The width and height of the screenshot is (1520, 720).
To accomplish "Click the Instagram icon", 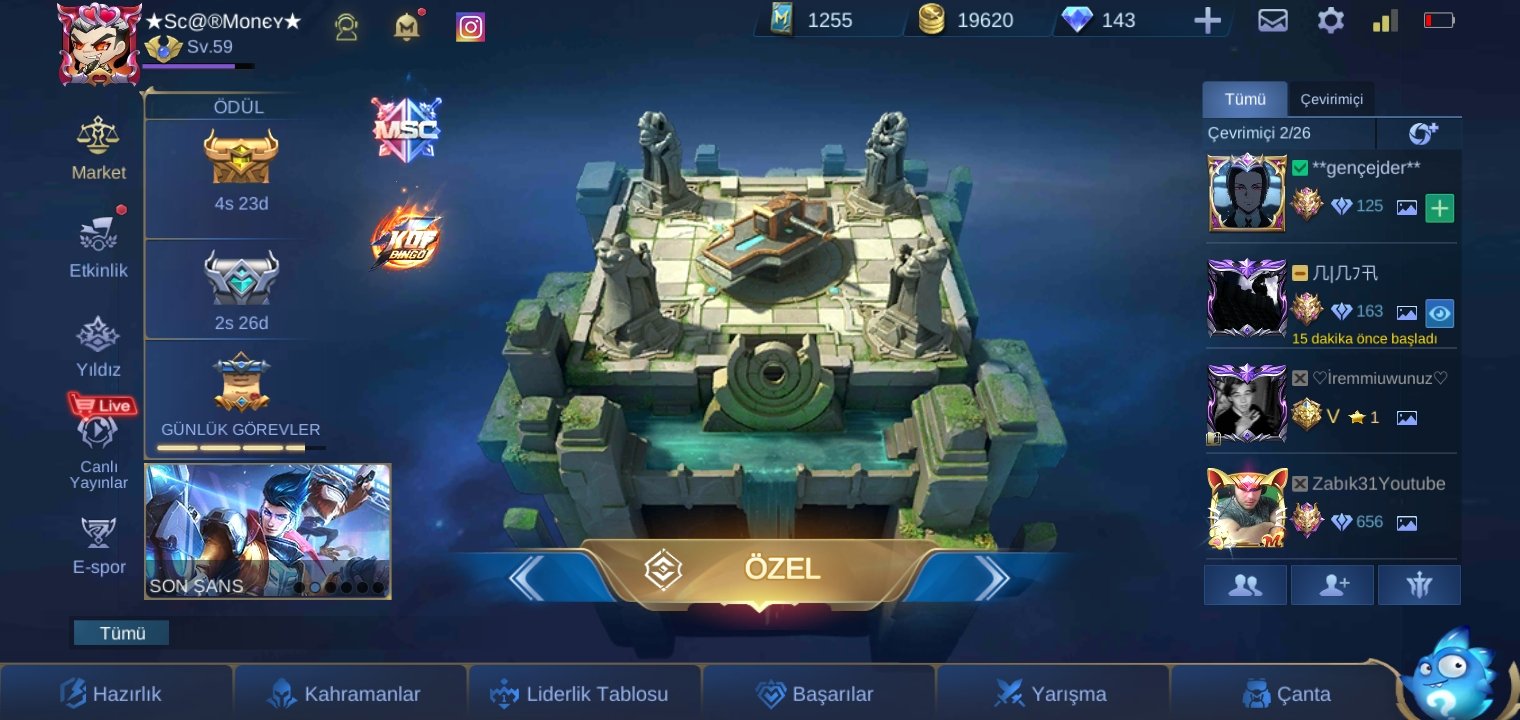I will click(469, 26).
